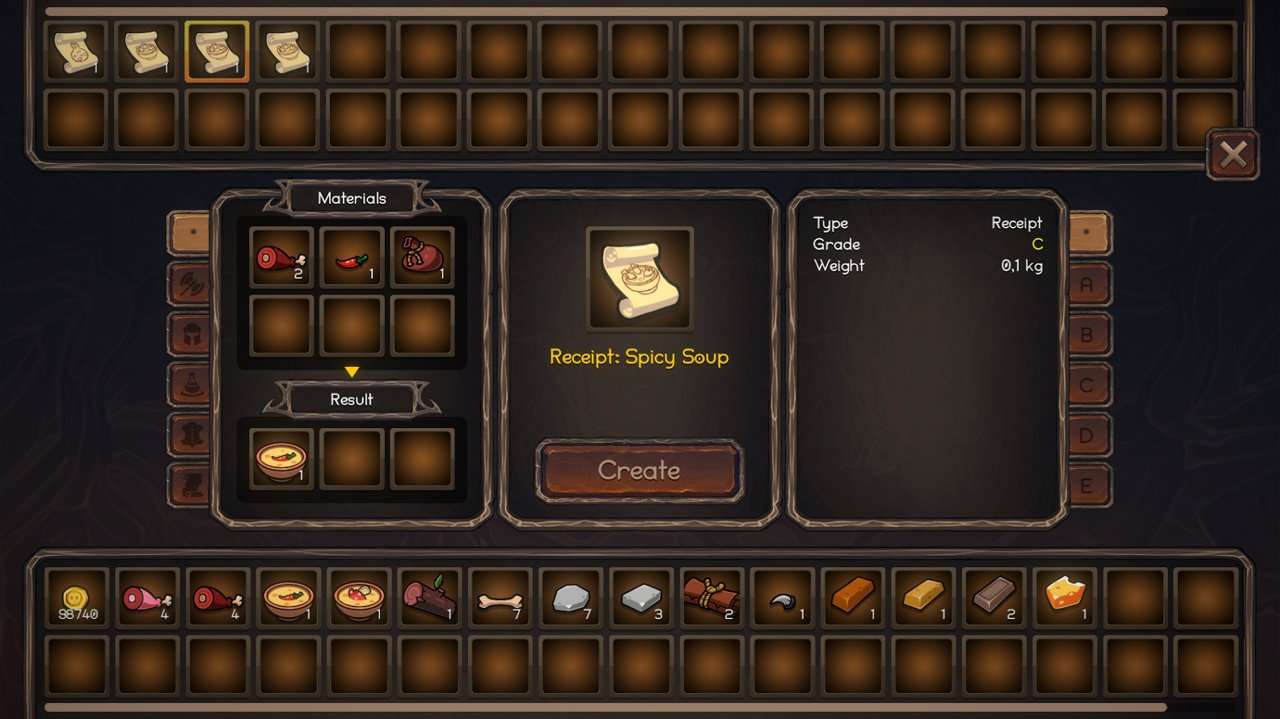This screenshot has width=1280, height=719.
Task: Open the grade D filter tab
Action: coord(1088,435)
